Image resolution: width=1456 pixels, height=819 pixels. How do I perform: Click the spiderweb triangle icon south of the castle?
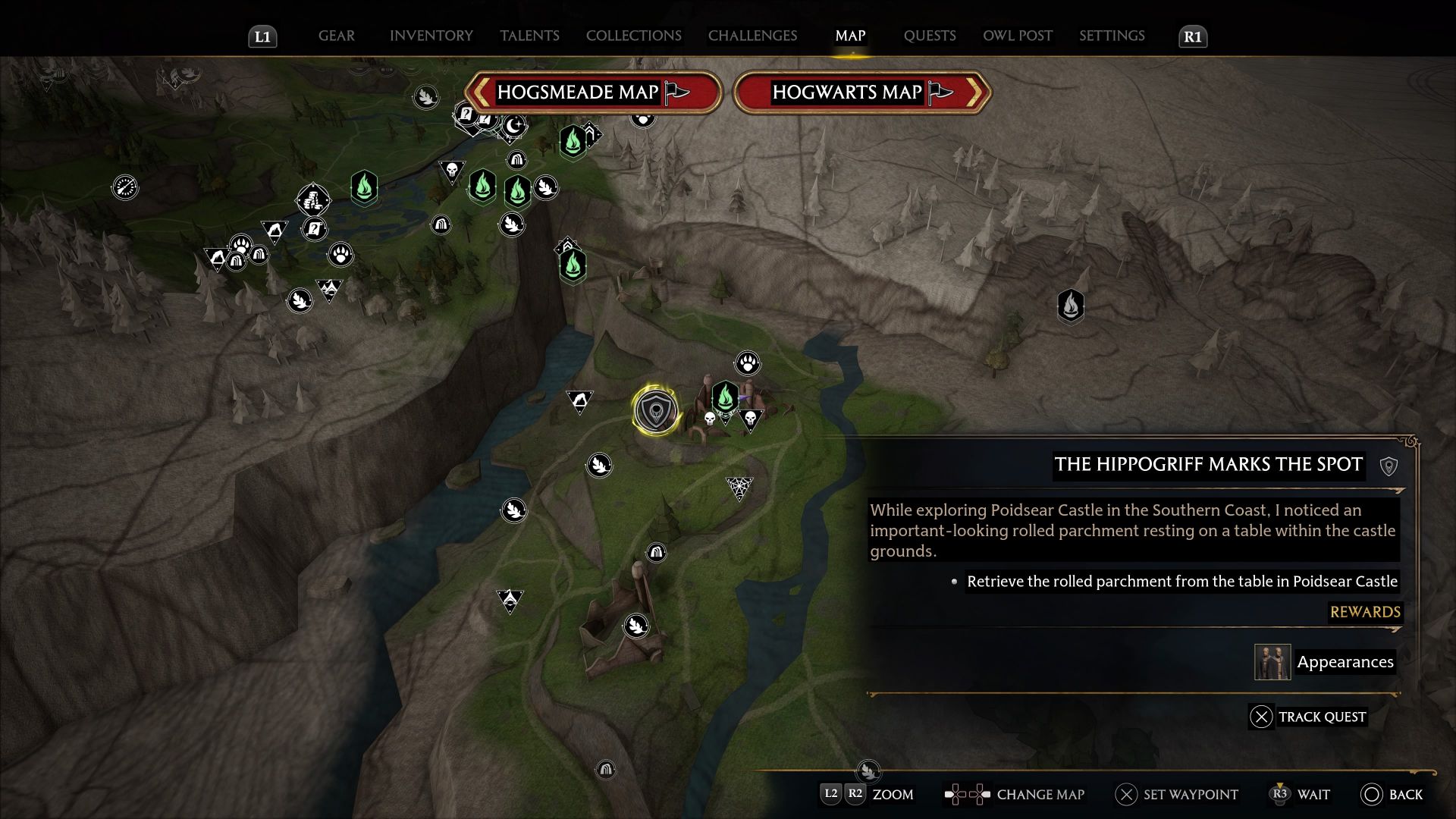tap(737, 484)
